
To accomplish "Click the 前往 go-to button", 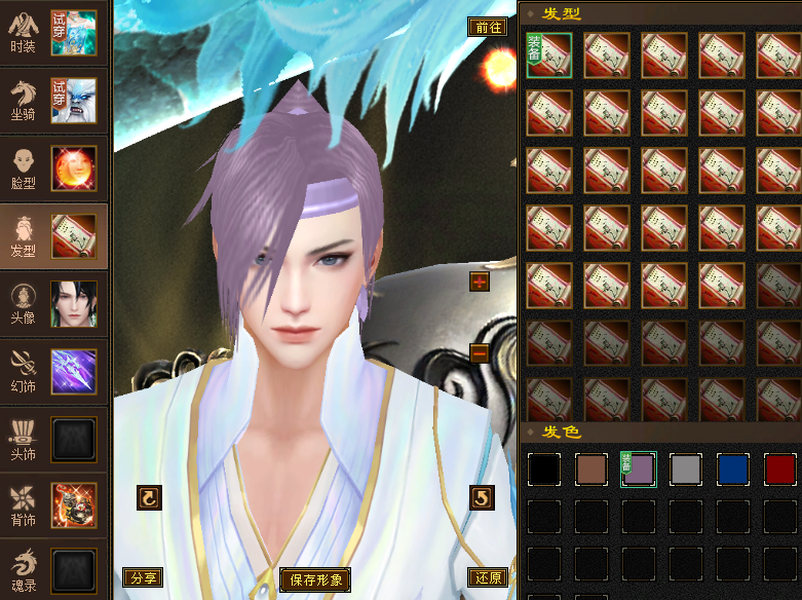I will (488, 27).
